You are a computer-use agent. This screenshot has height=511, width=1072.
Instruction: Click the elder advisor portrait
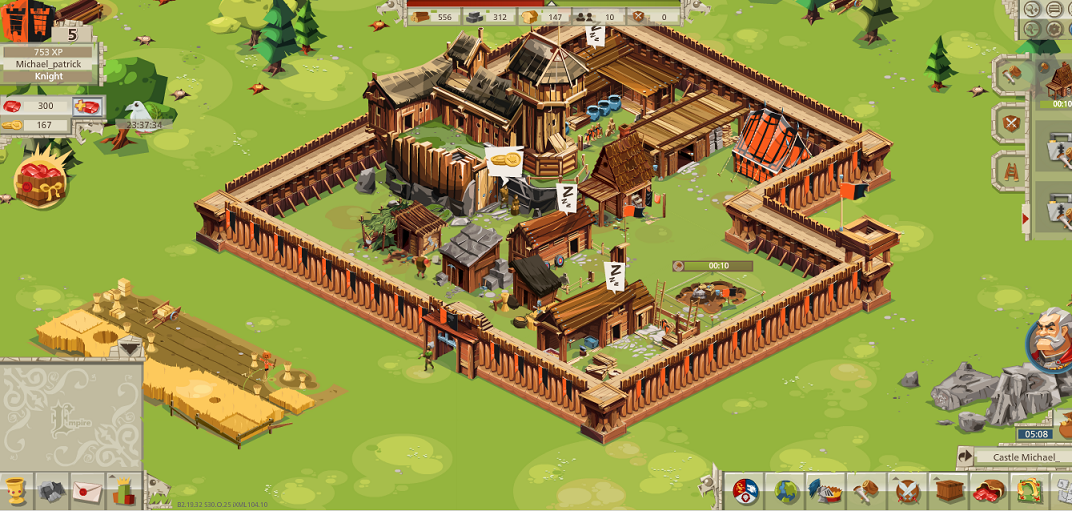coord(1052,338)
